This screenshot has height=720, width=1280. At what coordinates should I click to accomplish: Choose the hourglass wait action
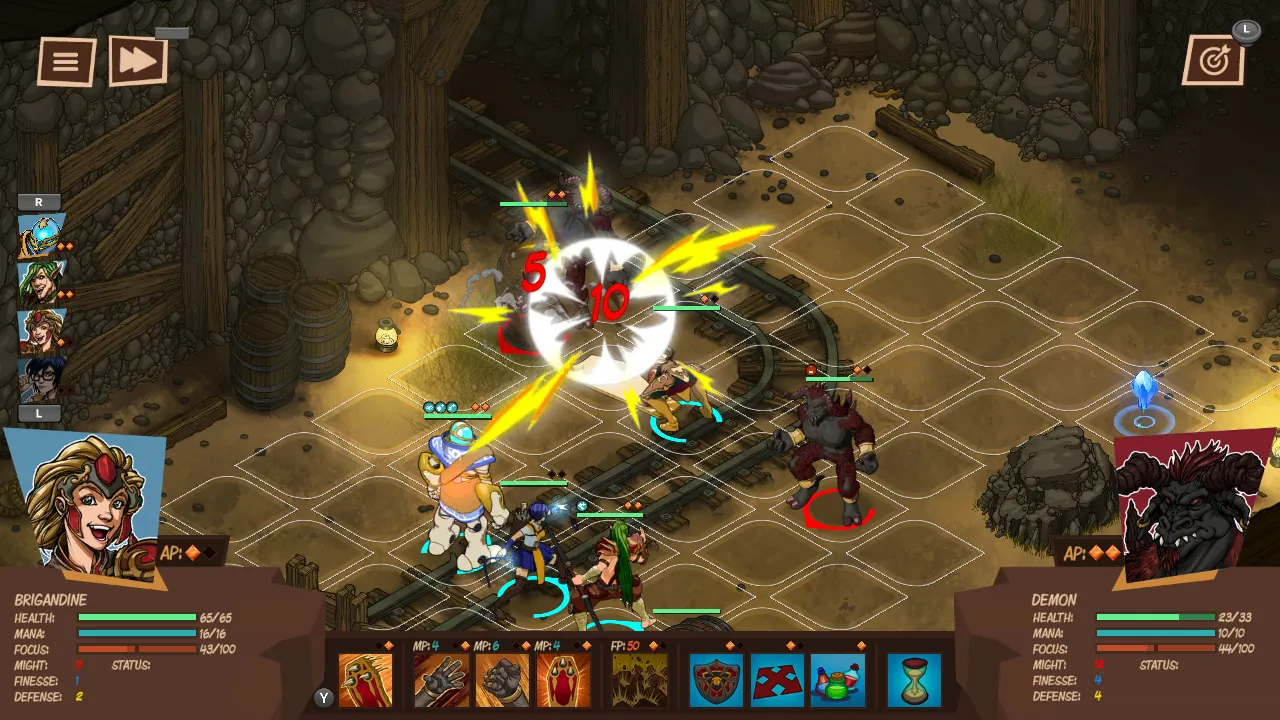pos(912,680)
